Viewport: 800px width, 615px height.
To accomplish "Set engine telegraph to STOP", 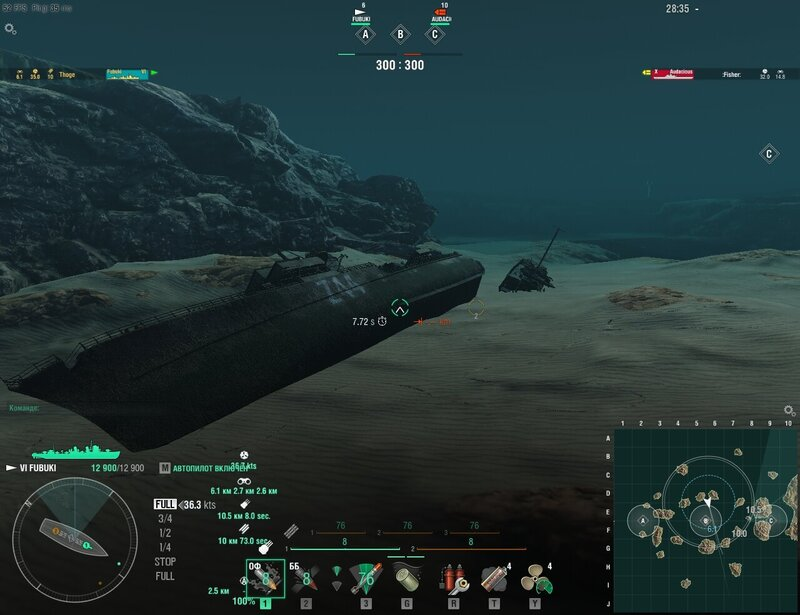I will 165,562.
